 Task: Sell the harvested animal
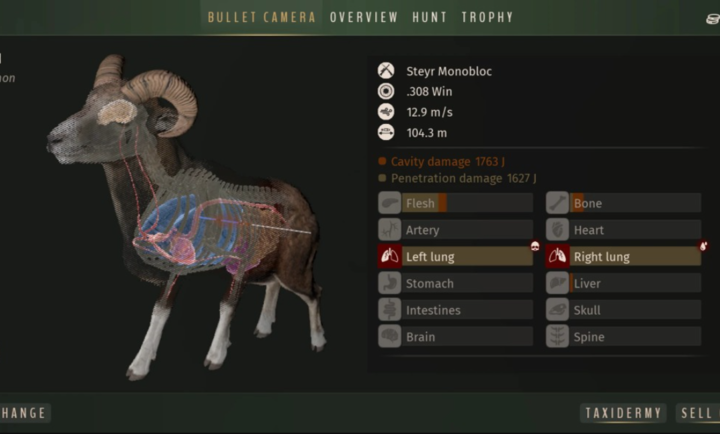tap(698, 413)
